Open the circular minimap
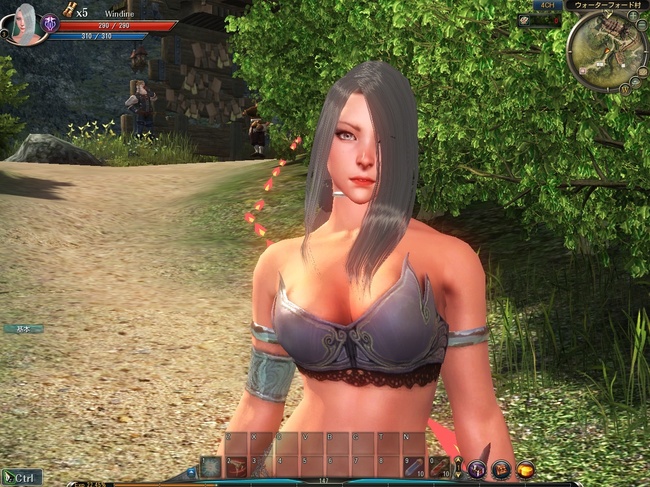 605,50
